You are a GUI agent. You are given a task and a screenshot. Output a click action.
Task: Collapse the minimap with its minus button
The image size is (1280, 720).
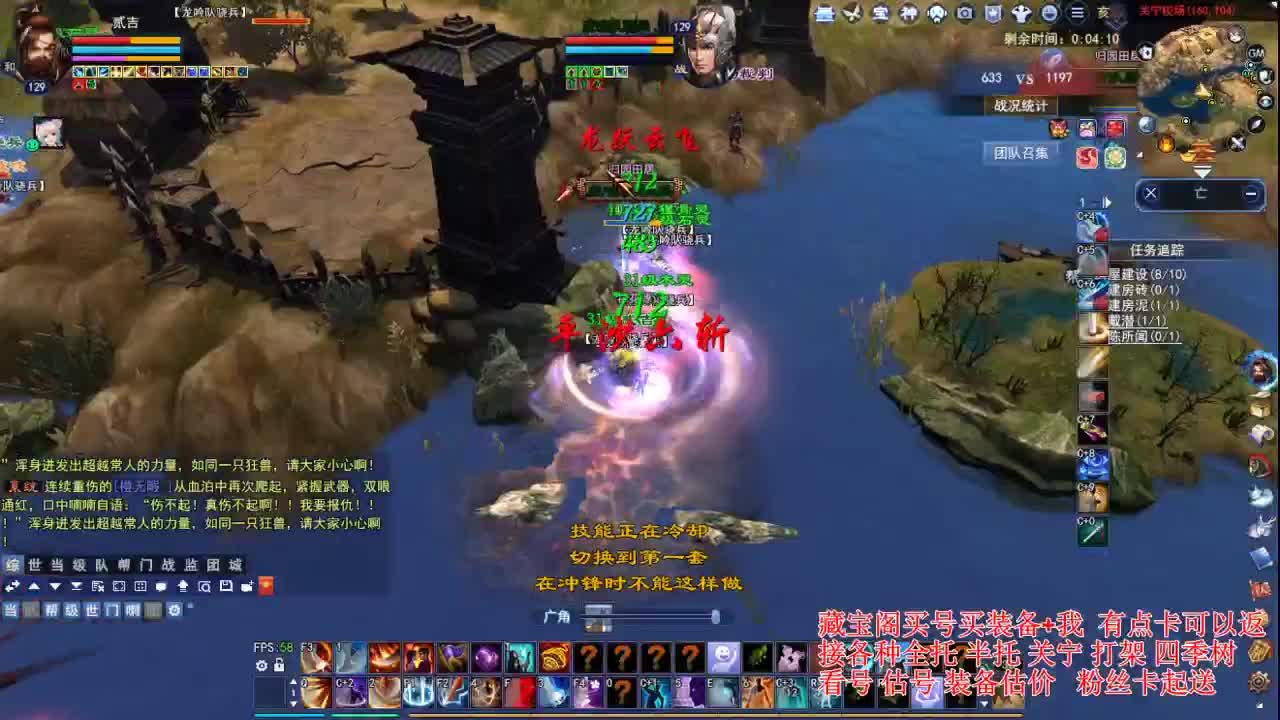click(x=1250, y=194)
